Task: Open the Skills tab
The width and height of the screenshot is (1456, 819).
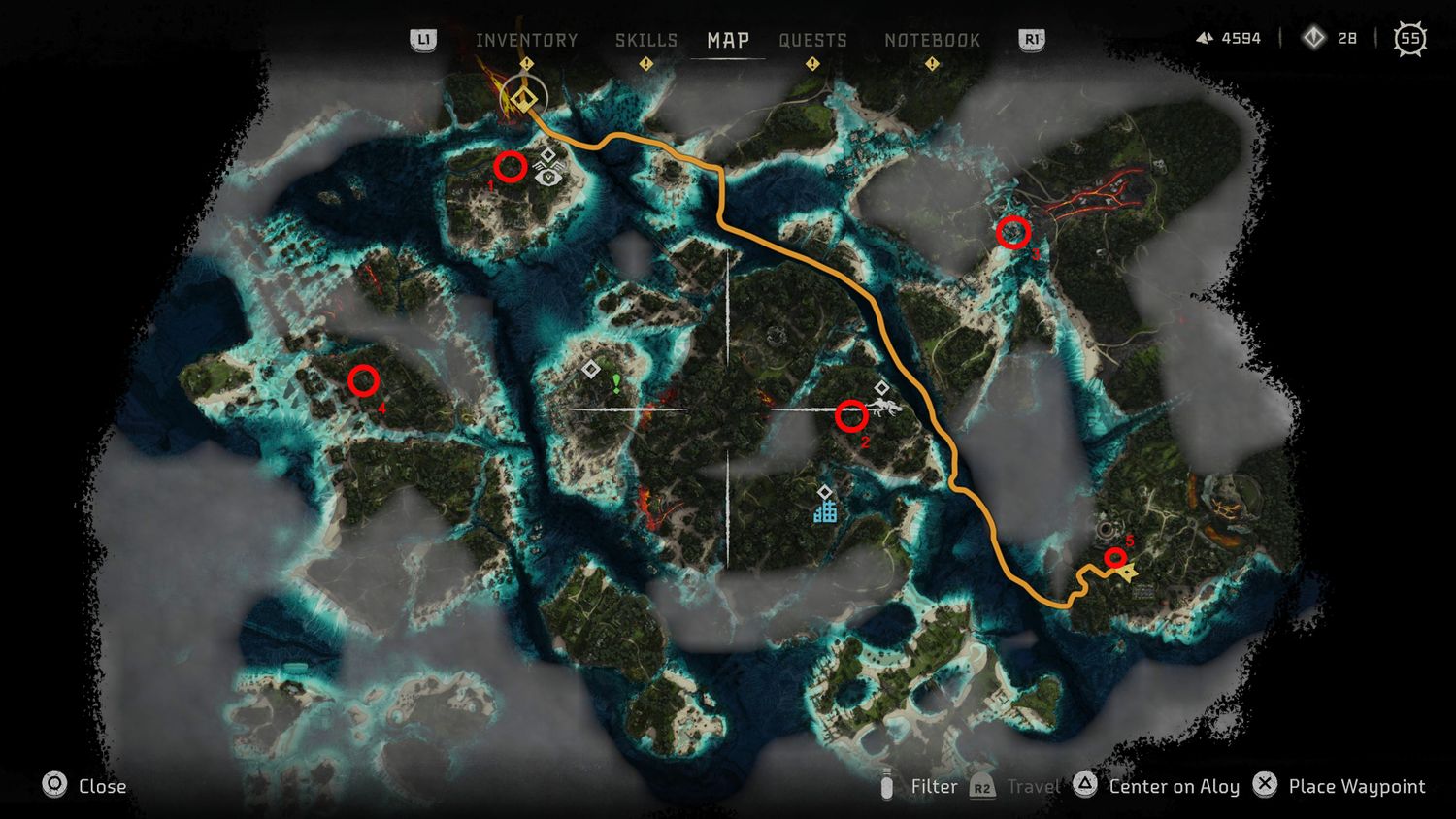Action: 645,40
